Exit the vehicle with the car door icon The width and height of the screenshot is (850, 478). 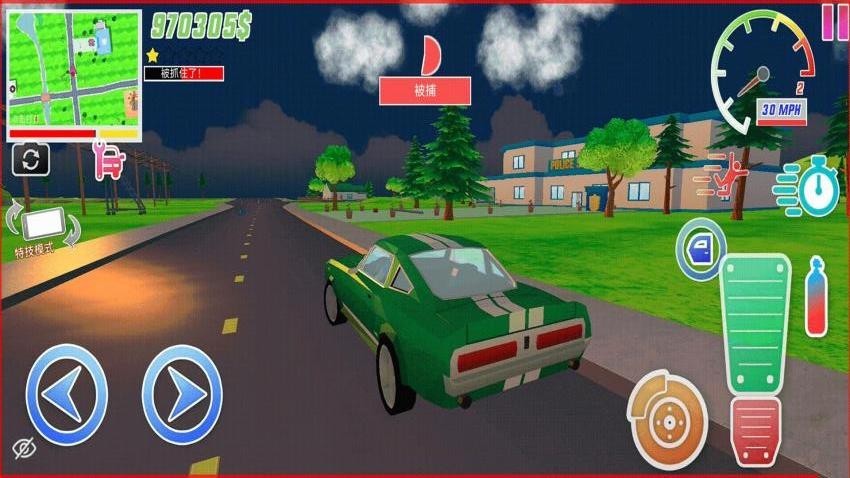tap(701, 247)
